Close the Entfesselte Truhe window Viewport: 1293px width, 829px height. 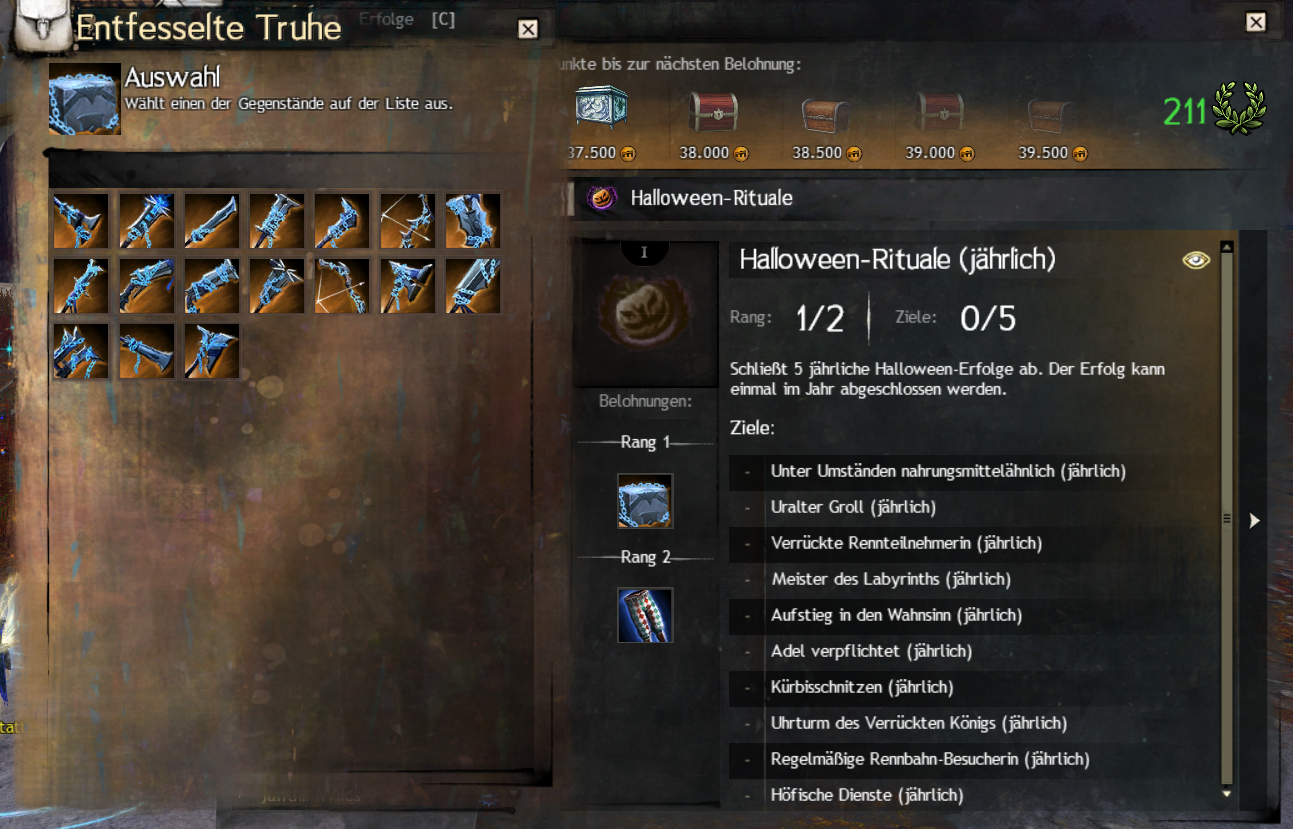pos(528,29)
